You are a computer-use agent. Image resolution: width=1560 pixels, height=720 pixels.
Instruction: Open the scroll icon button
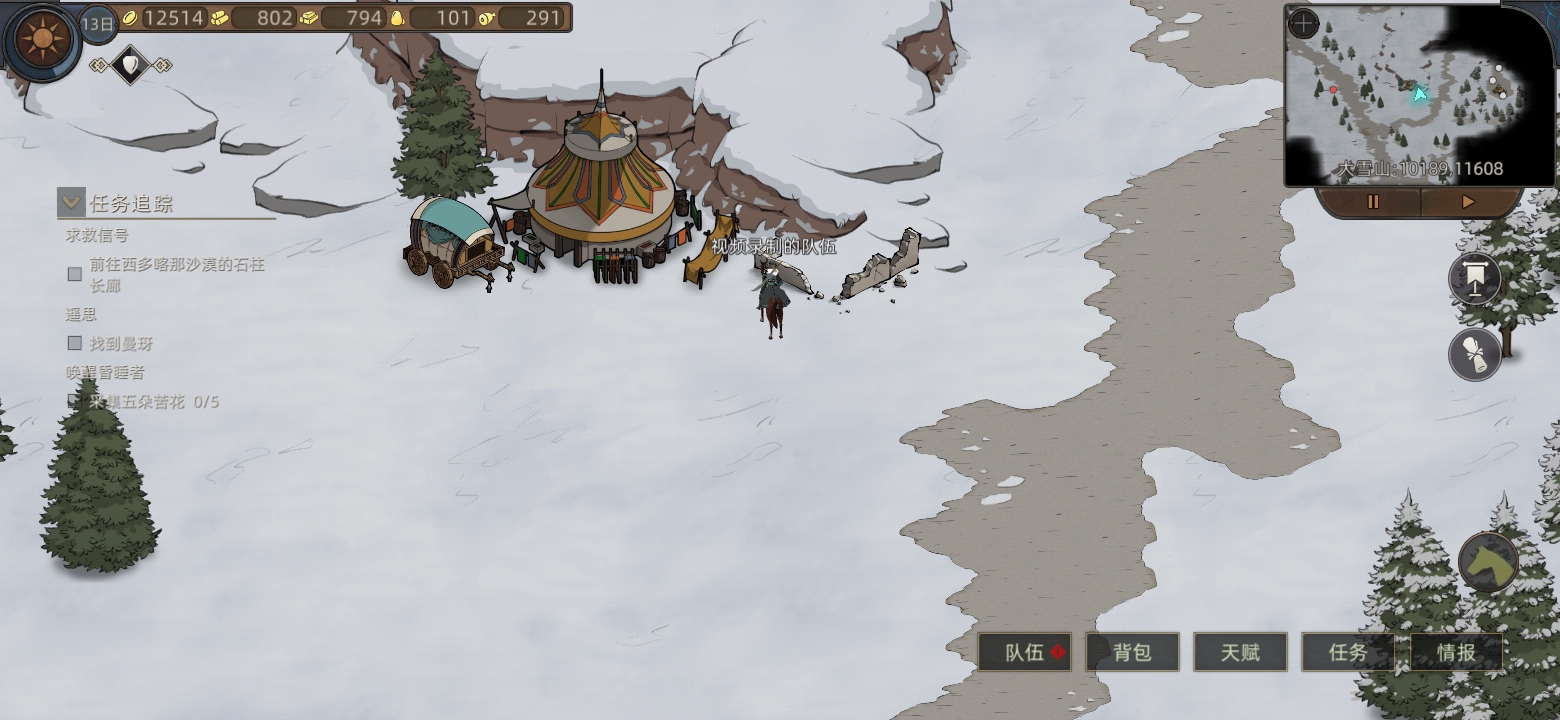1475,353
